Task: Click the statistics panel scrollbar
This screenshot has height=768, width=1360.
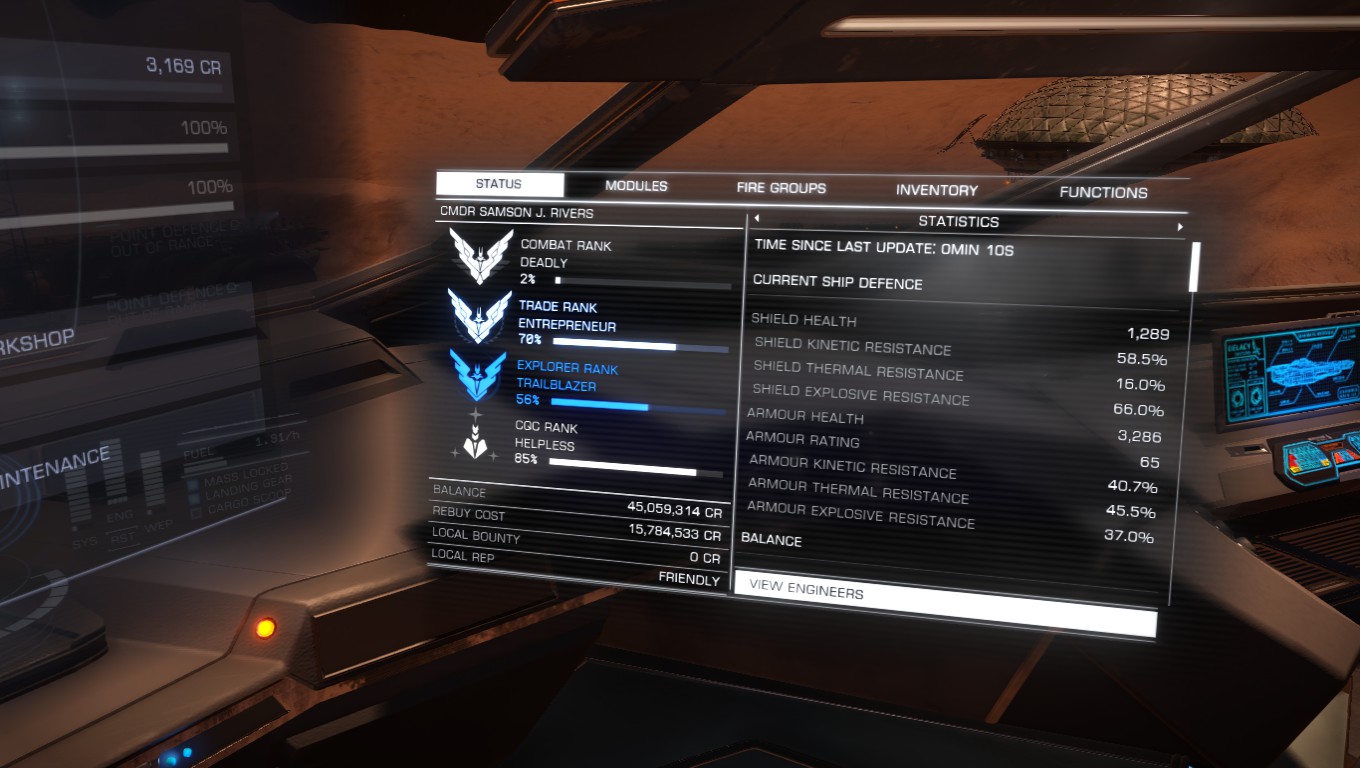Action: (1193, 266)
